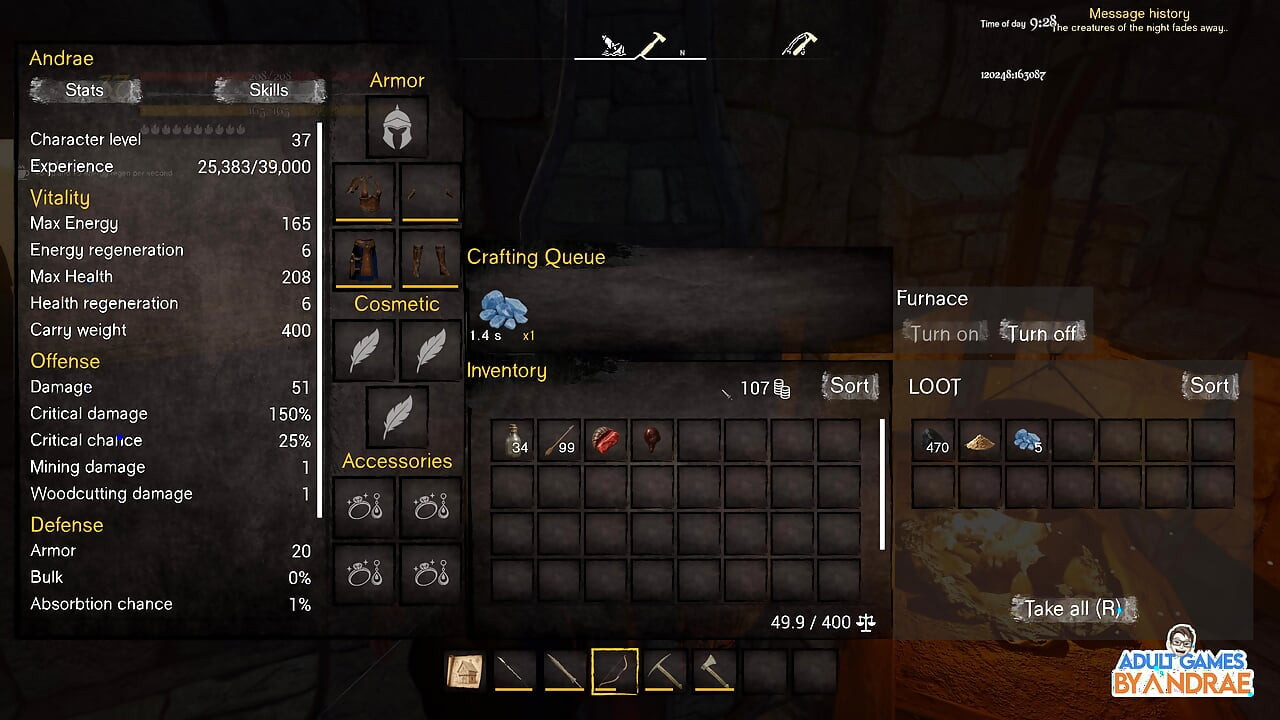The height and width of the screenshot is (720, 1280).
Task: Select the building blueprint hotbar slot
Action: tap(465, 671)
